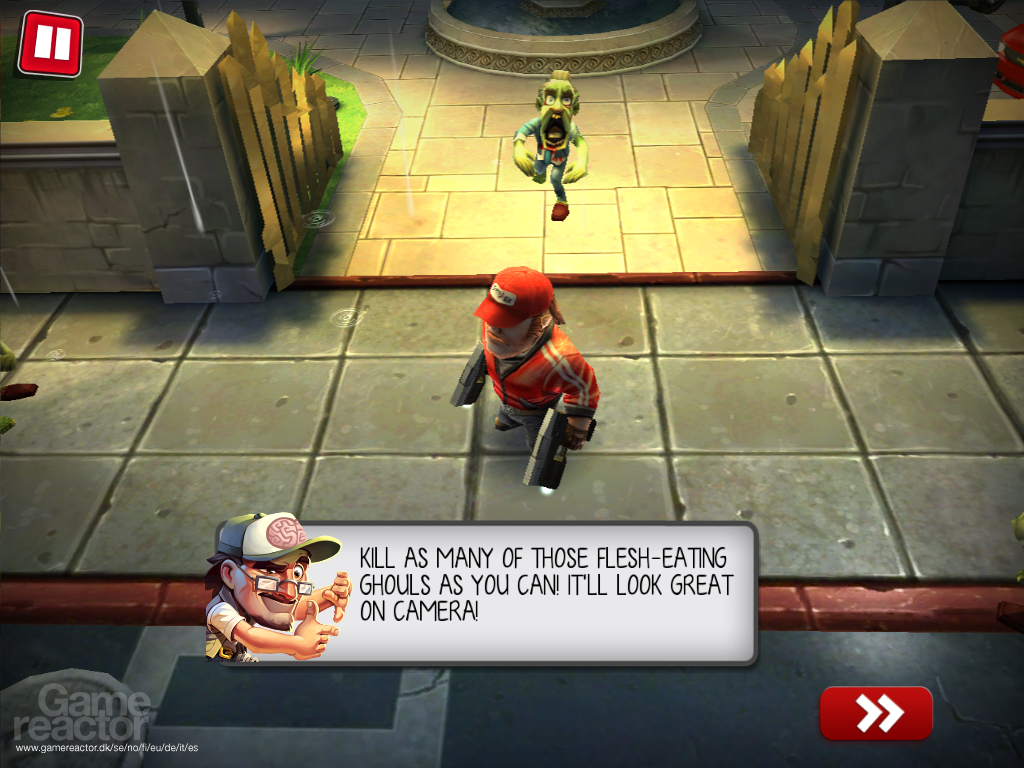Advance the dialogue with the double-arrow button

[x=876, y=713]
